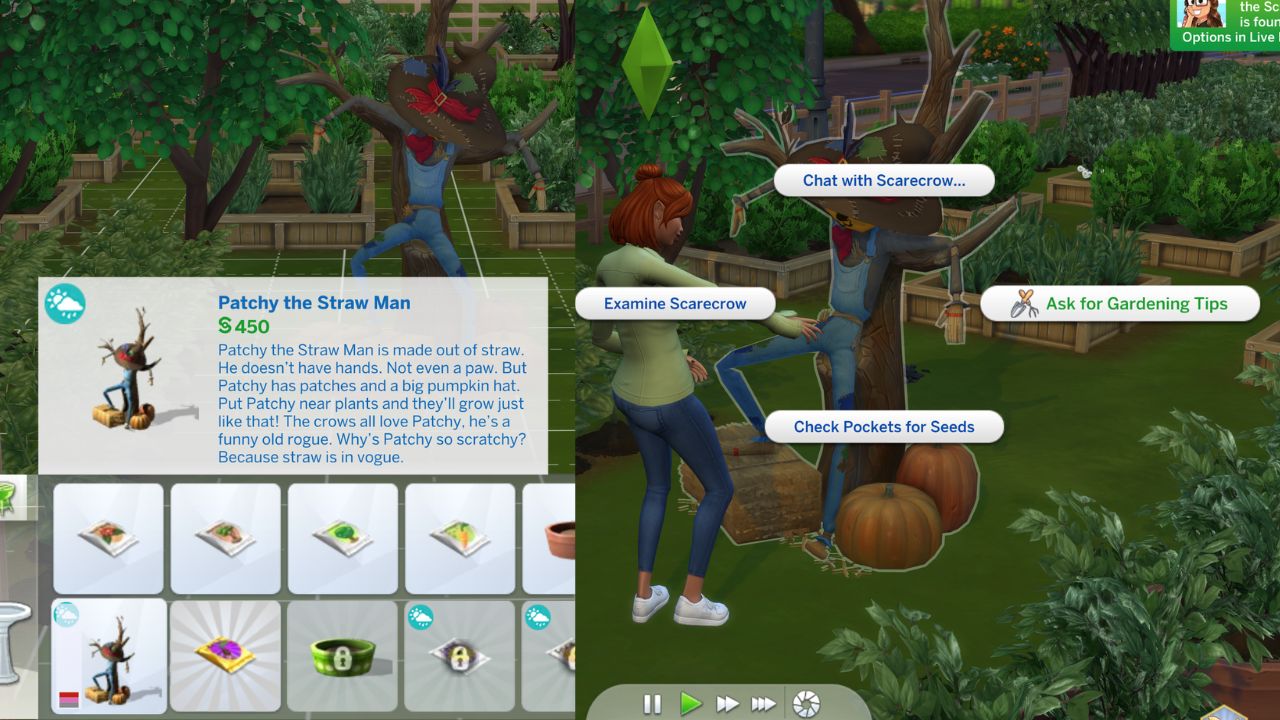Select the purple flower seed packet
The width and height of the screenshot is (1280, 720).
(225, 655)
